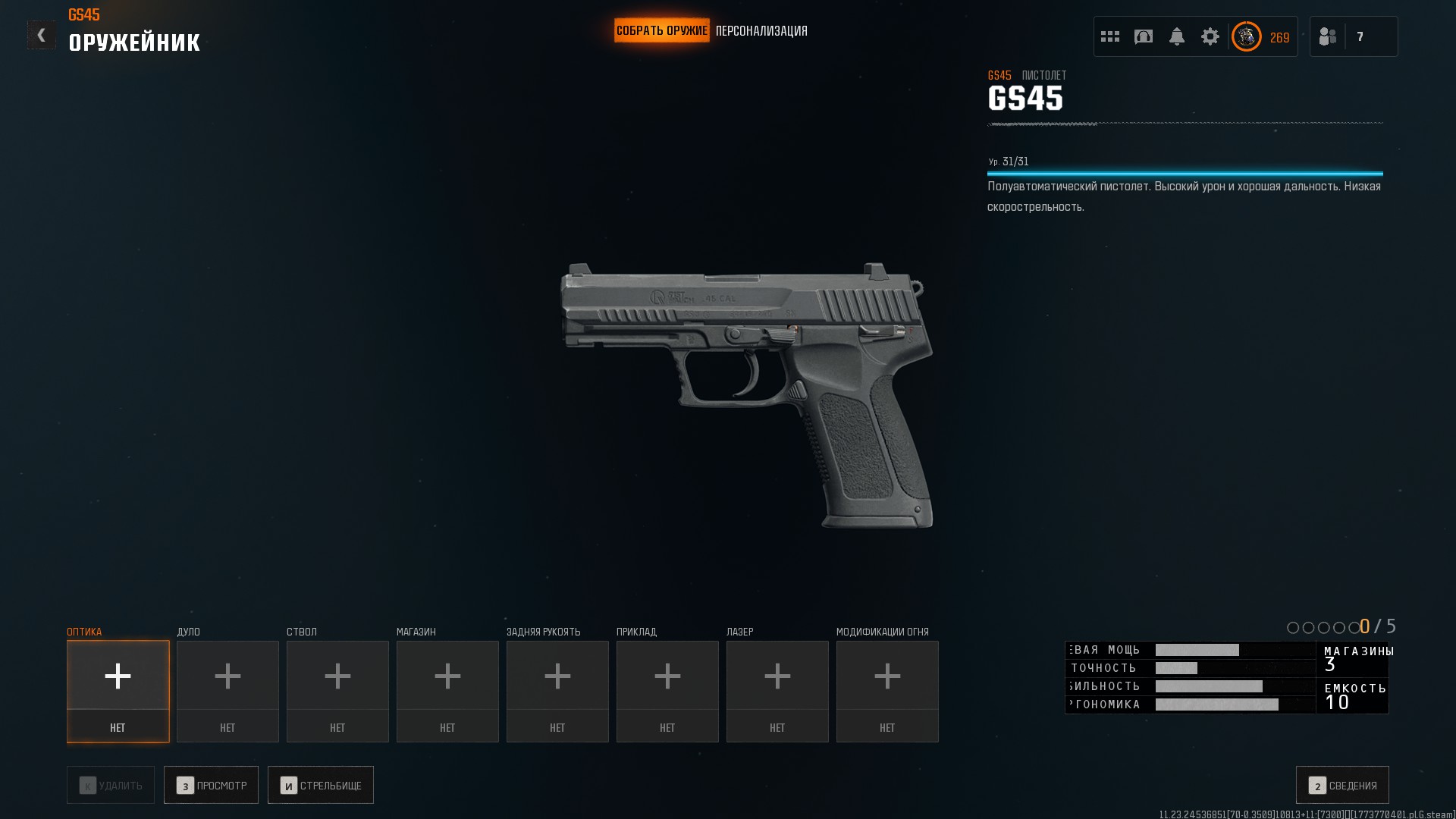Choose the Дуло attachment slot

227,691
